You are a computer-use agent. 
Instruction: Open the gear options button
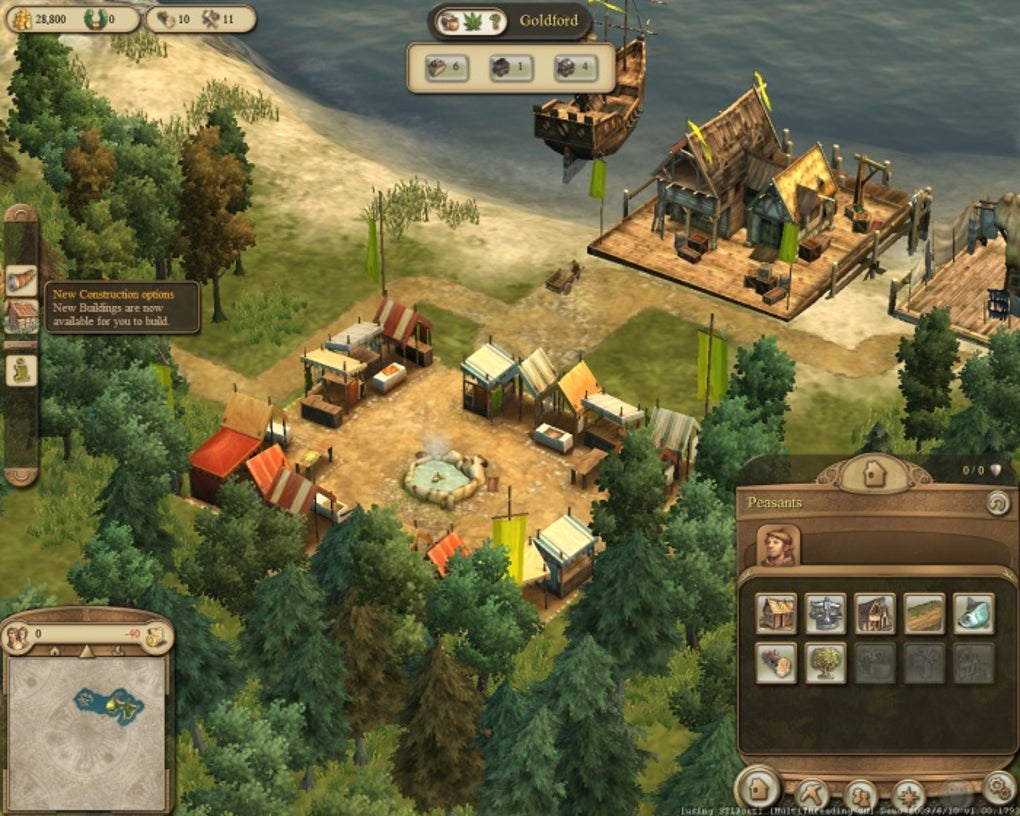[x=997, y=788]
